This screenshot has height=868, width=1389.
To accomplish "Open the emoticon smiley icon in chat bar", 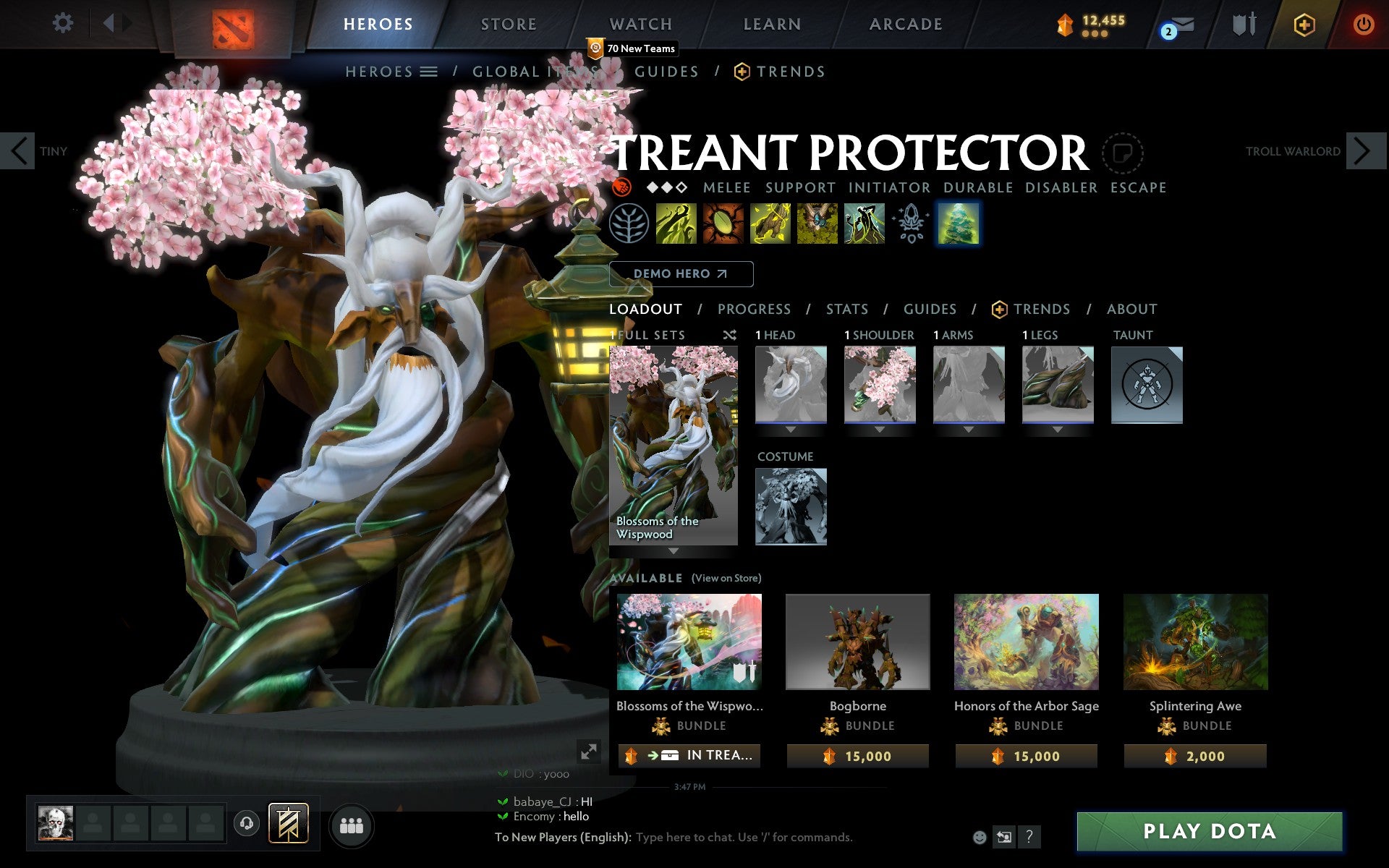I will [980, 838].
